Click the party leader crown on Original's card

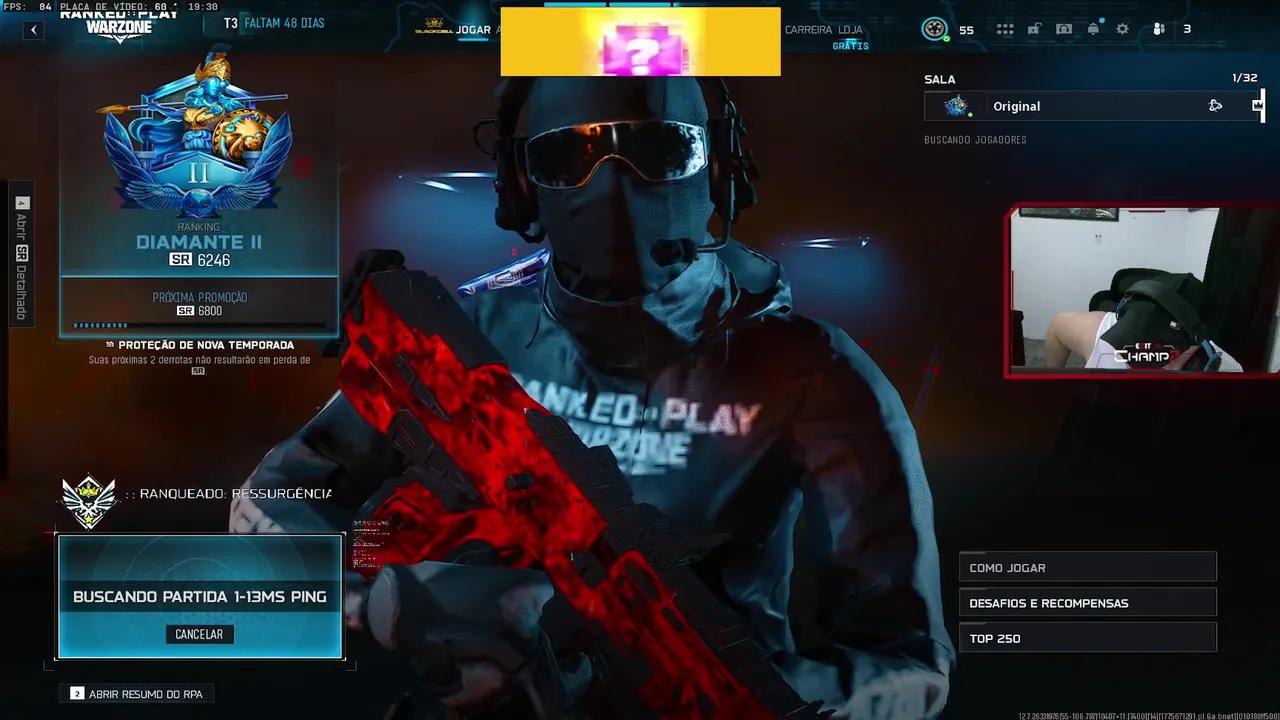[1259, 105]
